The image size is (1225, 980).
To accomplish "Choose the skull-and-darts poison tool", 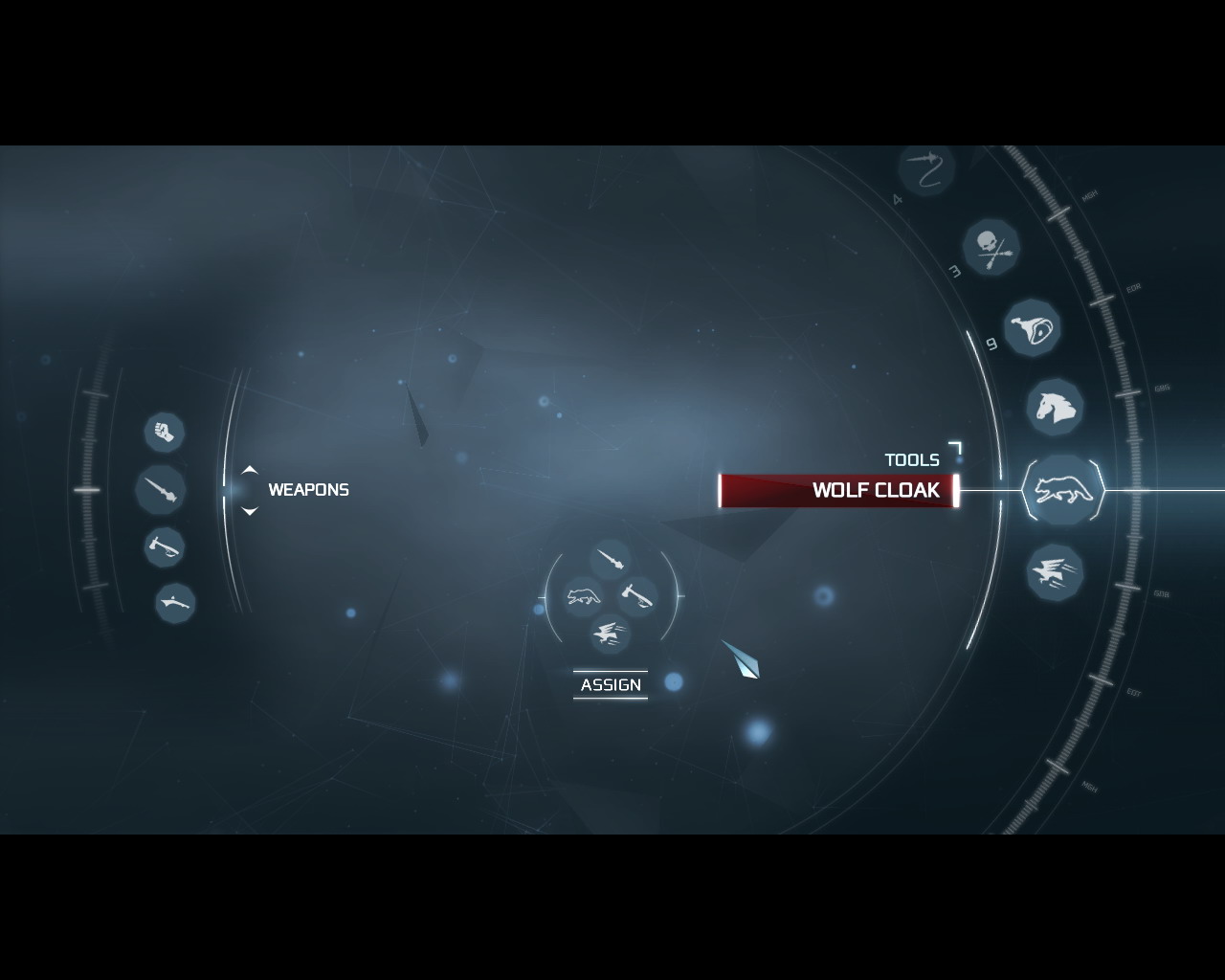I will point(991,248).
